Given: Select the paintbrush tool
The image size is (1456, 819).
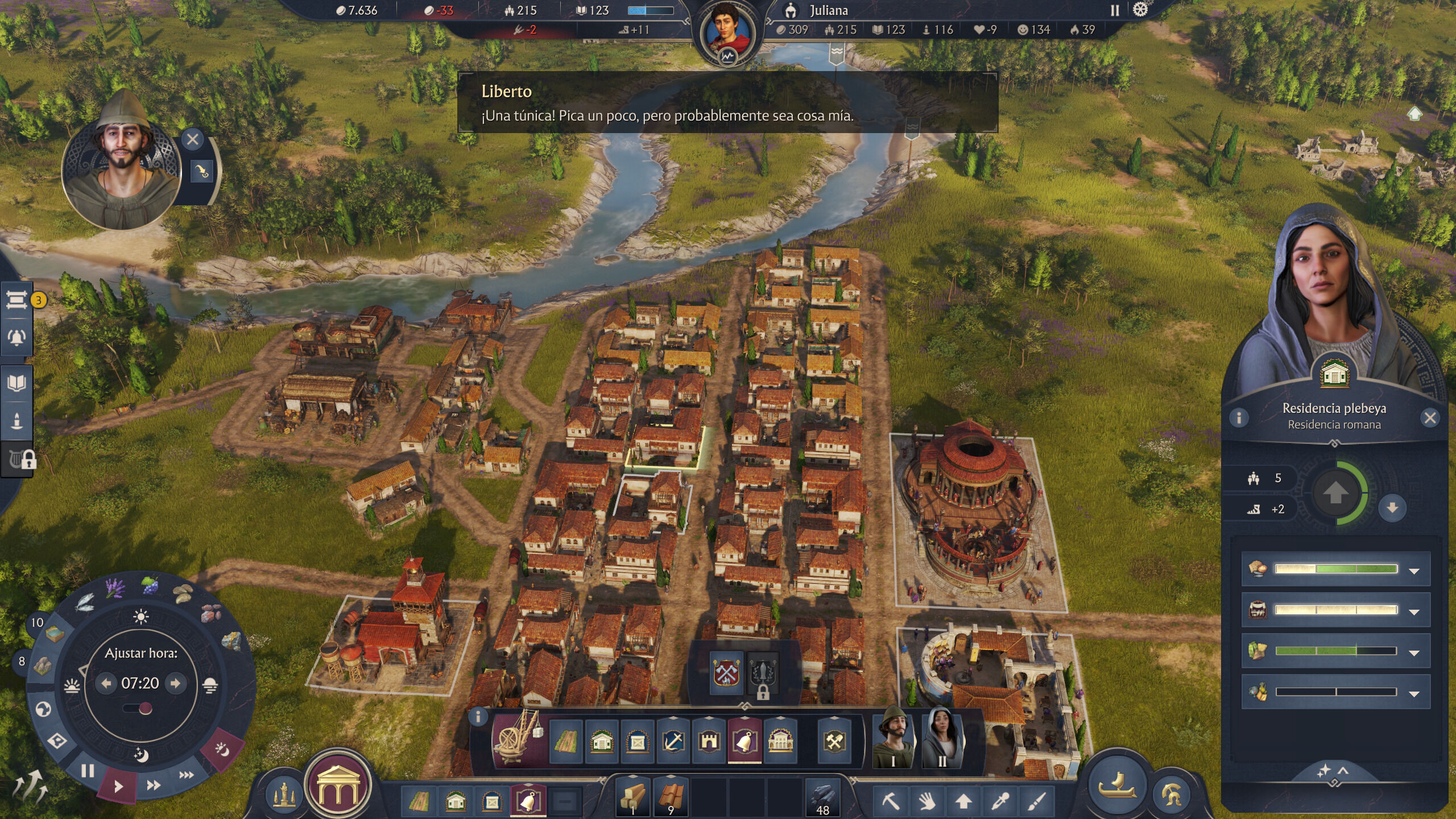Looking at the screenshot, I should click(1037, 801).
